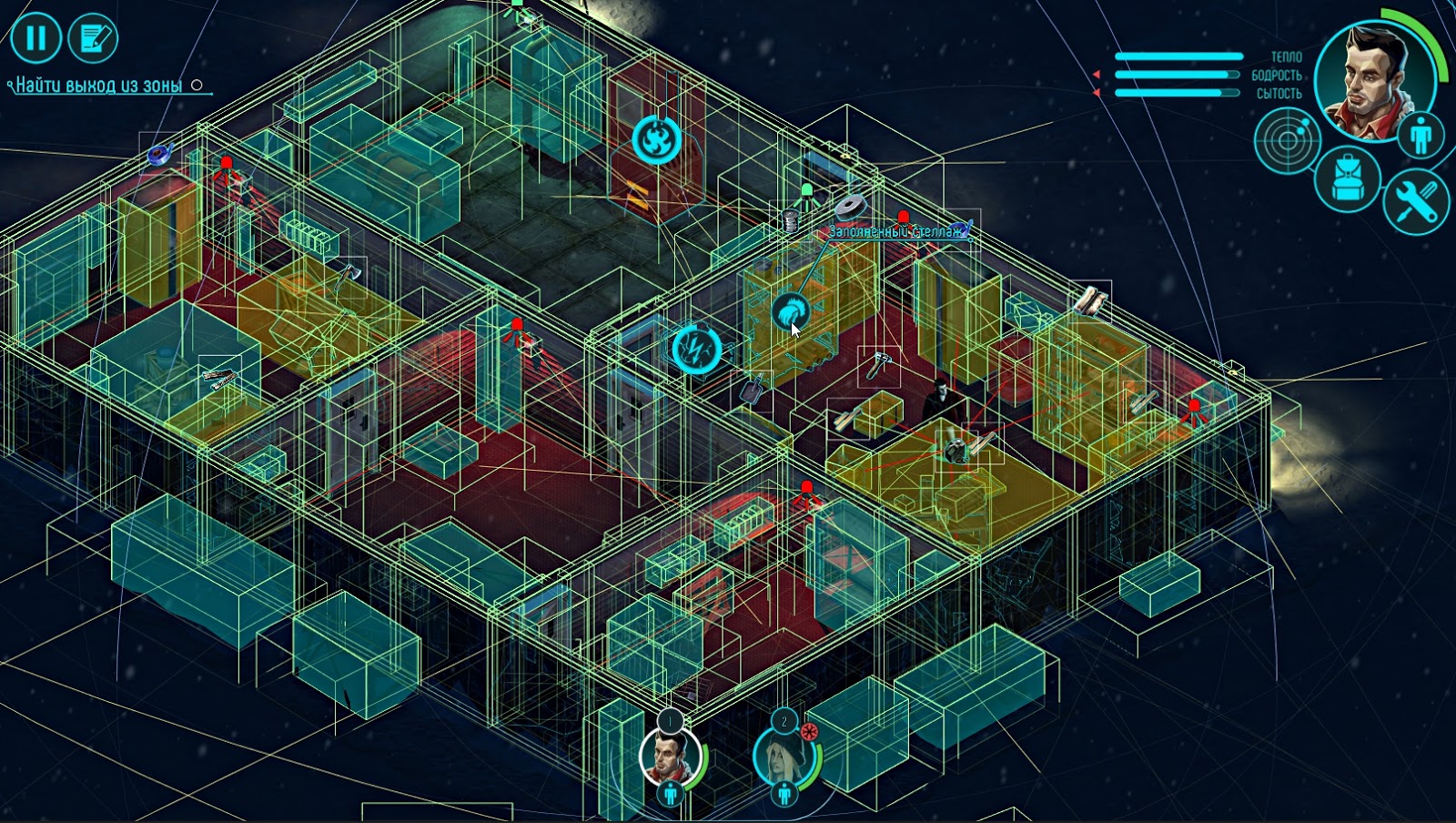Pause the game with the pause button
Viewport: 1456px width, 823px height.
35,38
